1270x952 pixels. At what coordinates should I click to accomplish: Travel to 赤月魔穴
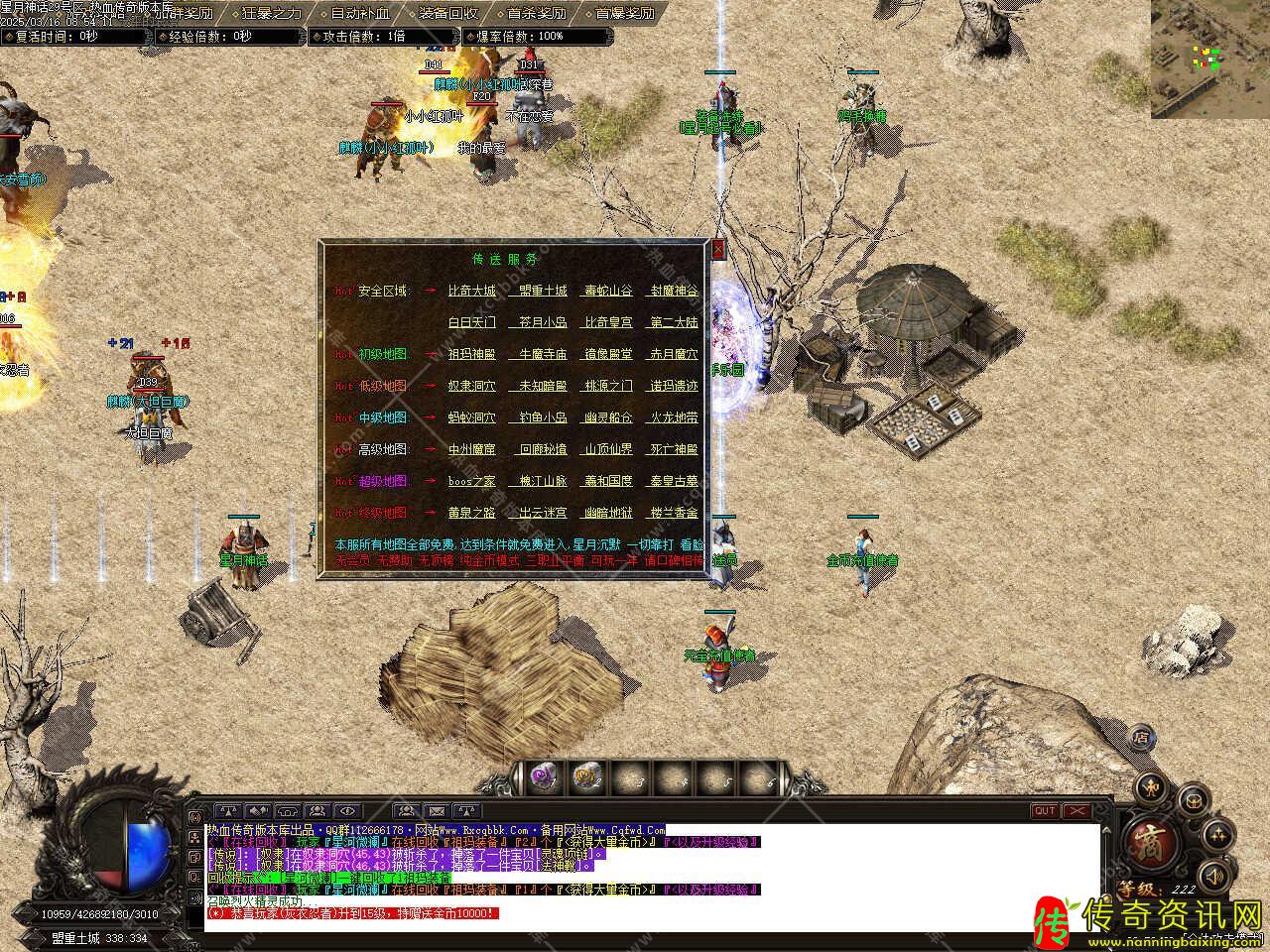(674, 354)
